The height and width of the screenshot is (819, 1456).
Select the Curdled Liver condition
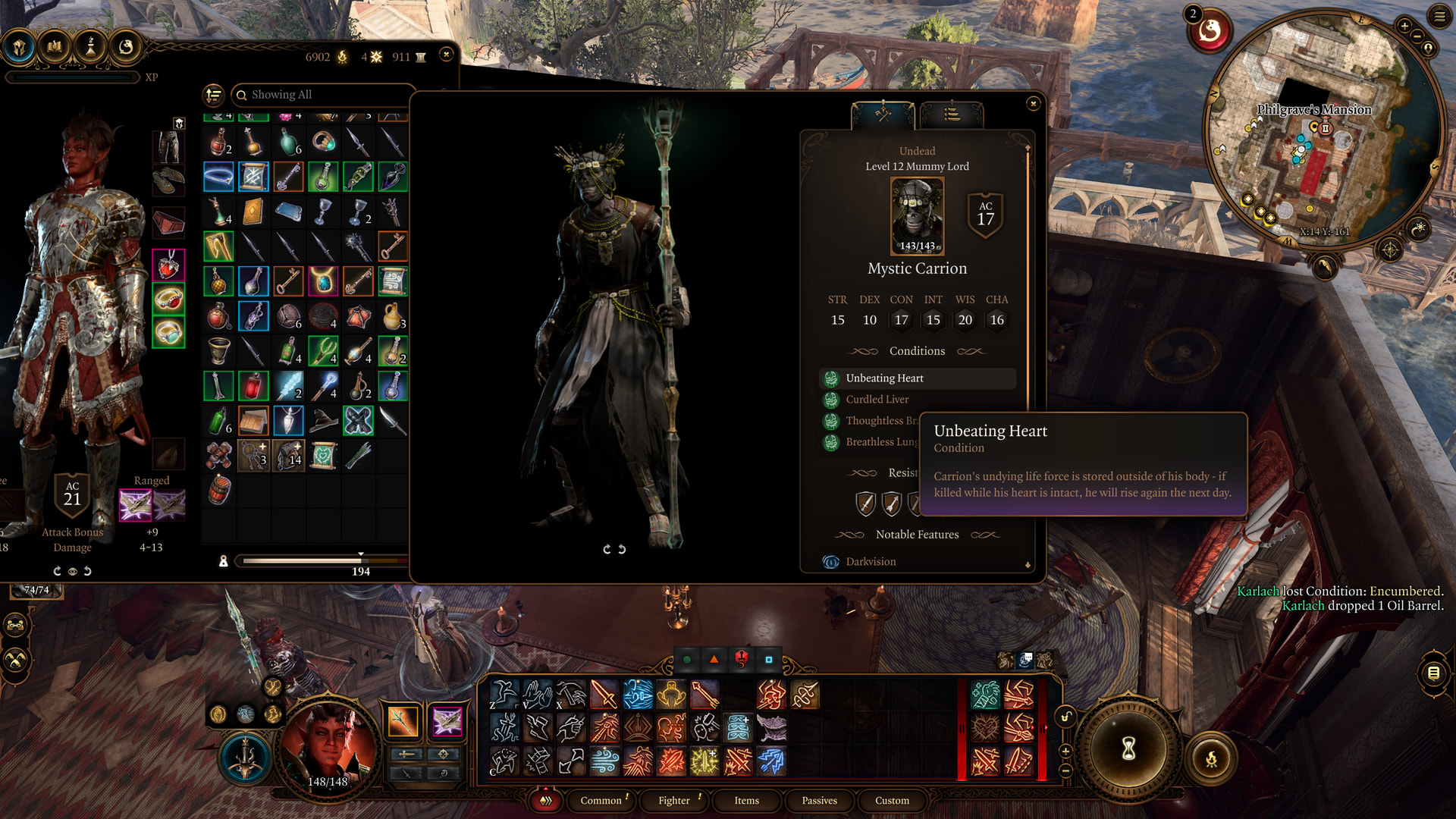877,400
